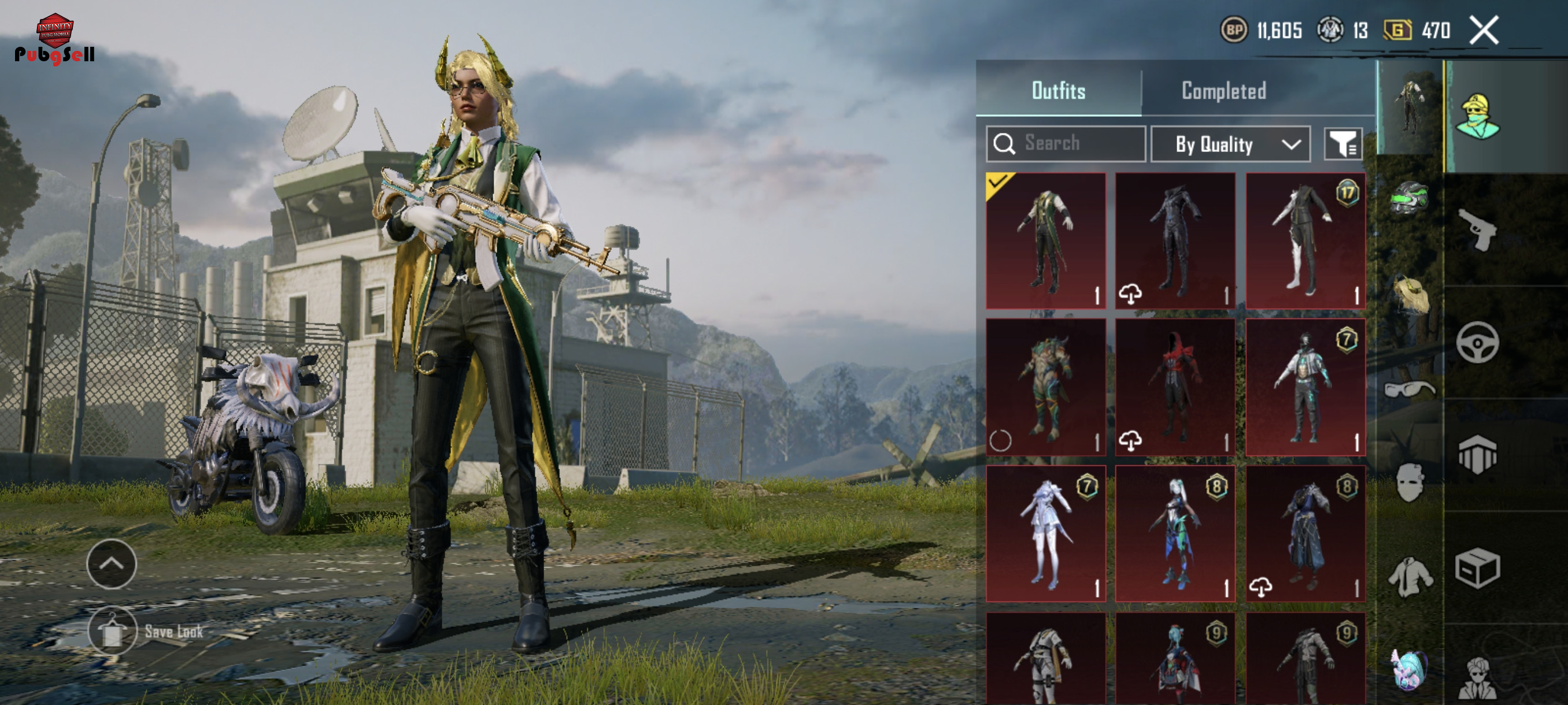
Task: Open the outfit filter funnel button
Action: 1343,144
